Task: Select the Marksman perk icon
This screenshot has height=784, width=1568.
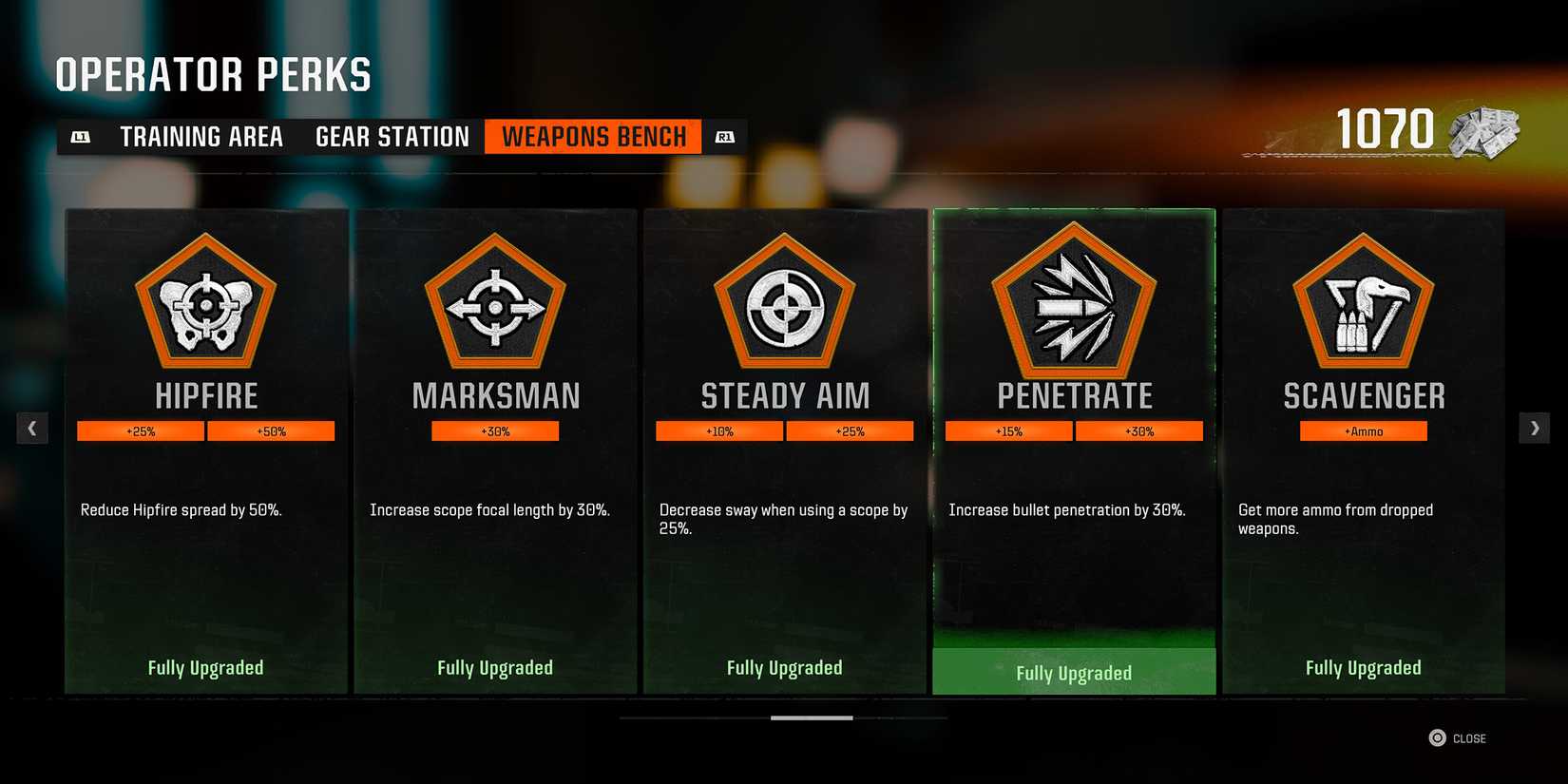Action: [495, 304]
